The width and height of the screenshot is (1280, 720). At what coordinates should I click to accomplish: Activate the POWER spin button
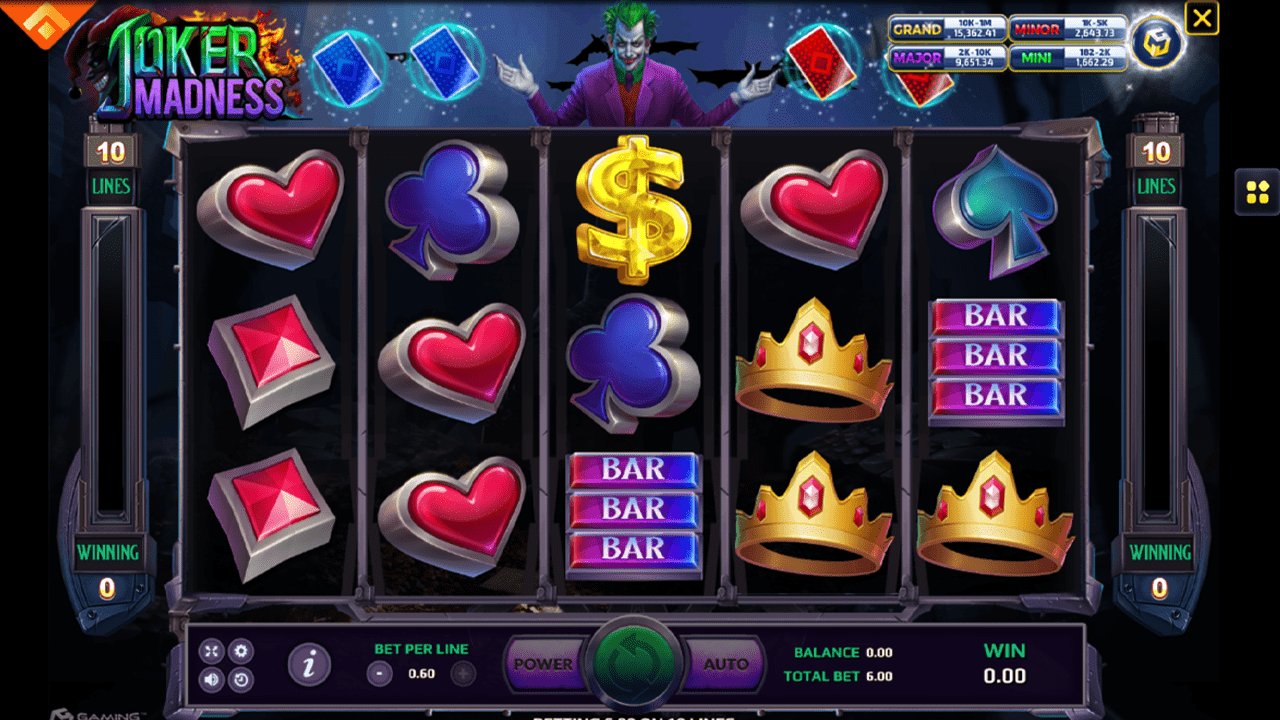(x=544, y=662)
